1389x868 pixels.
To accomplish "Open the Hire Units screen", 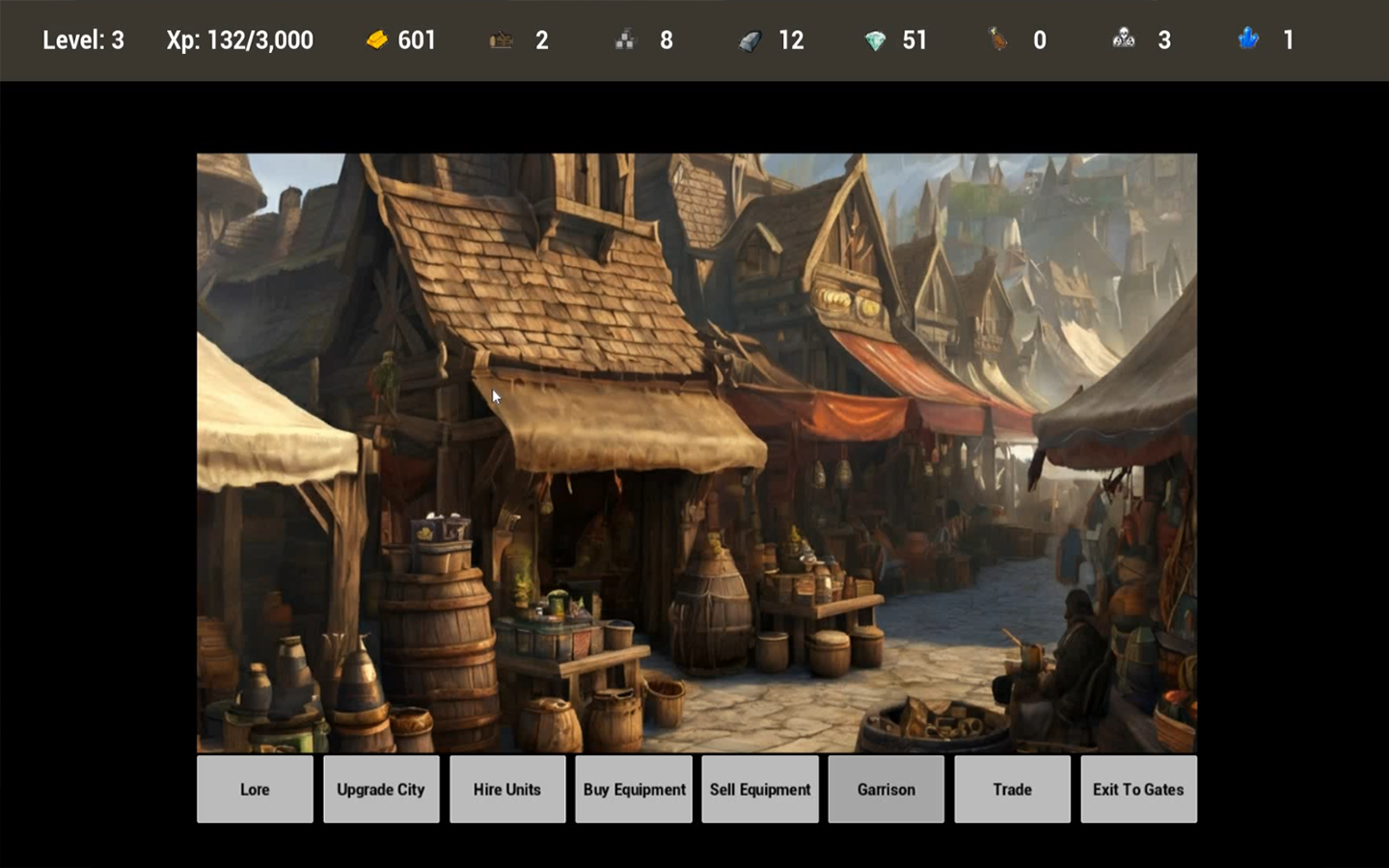I will (x=507, y=789).
